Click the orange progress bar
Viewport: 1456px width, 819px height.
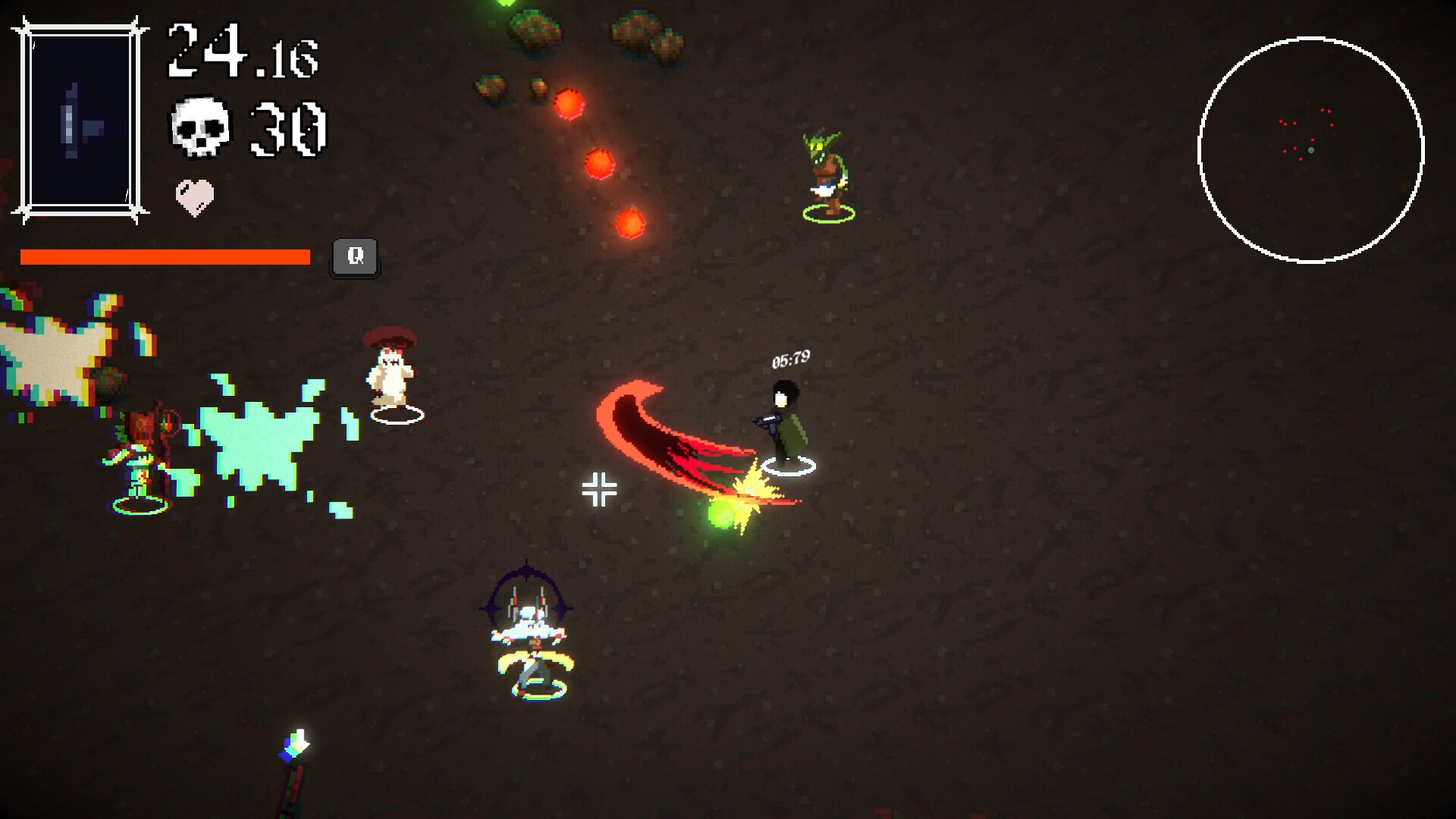click(x=165, y=256)
